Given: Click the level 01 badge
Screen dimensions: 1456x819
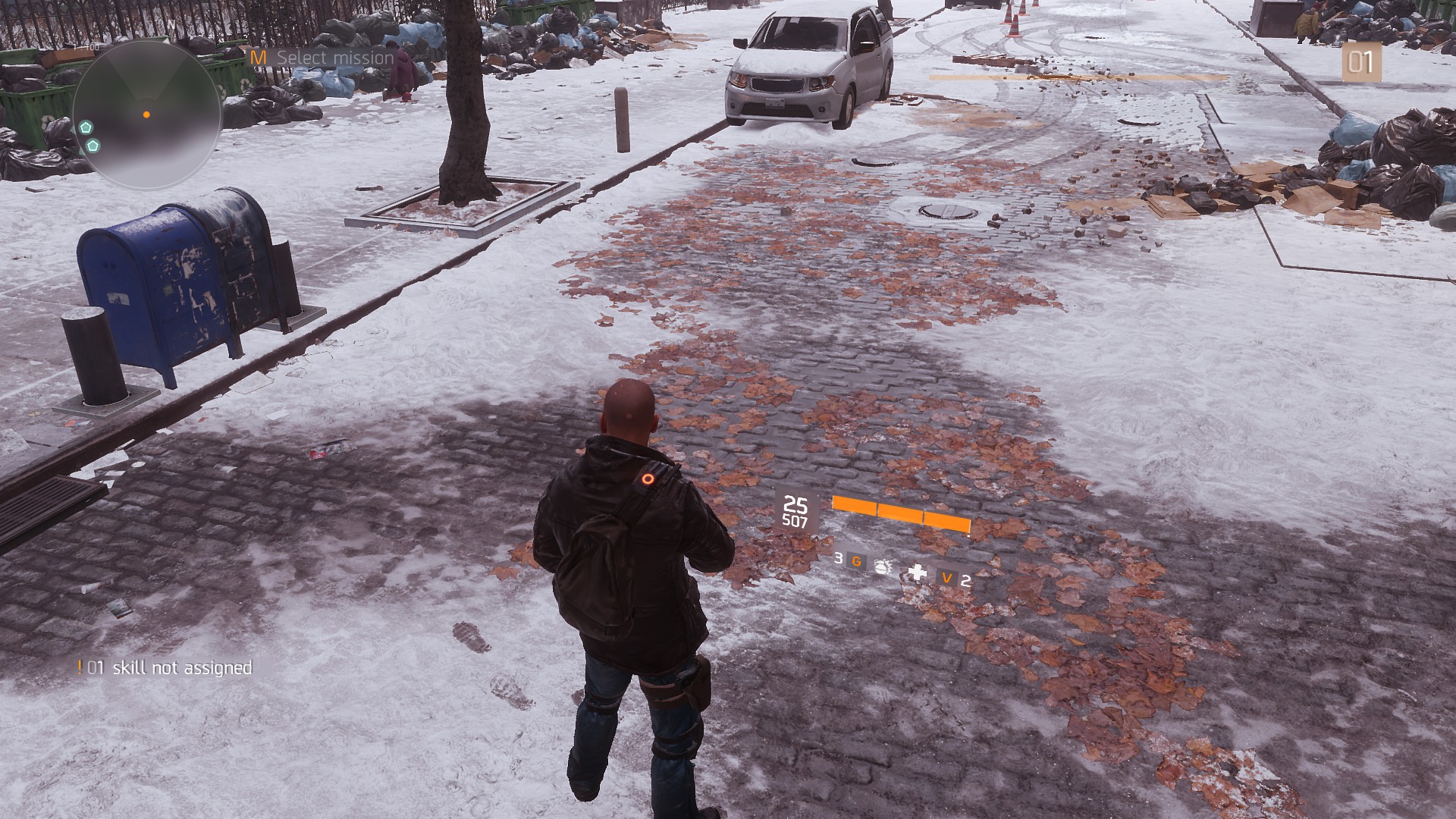Looking at the screenshot, I should click(1360, 62).
